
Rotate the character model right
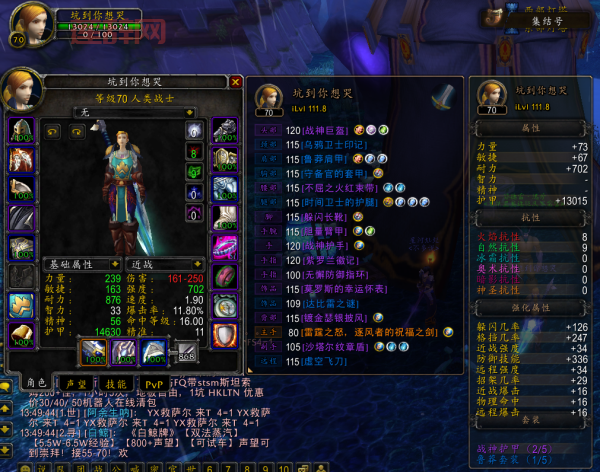click(x=74, y=131)
